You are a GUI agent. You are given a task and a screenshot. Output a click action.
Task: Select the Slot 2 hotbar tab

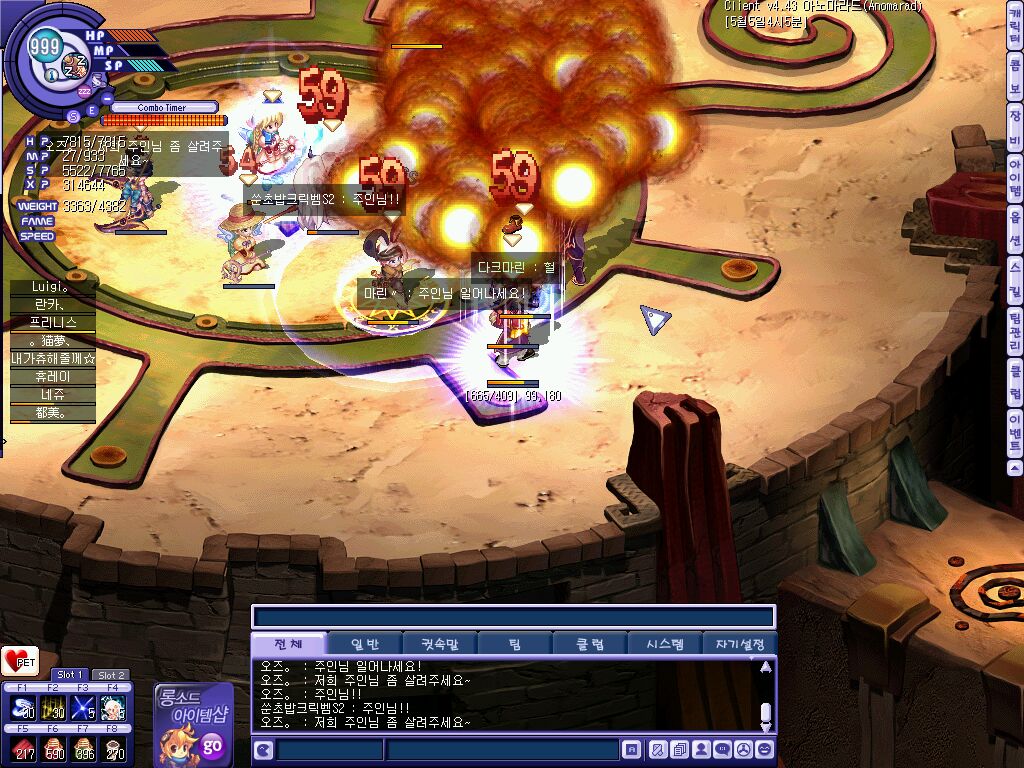click(110, 675)
